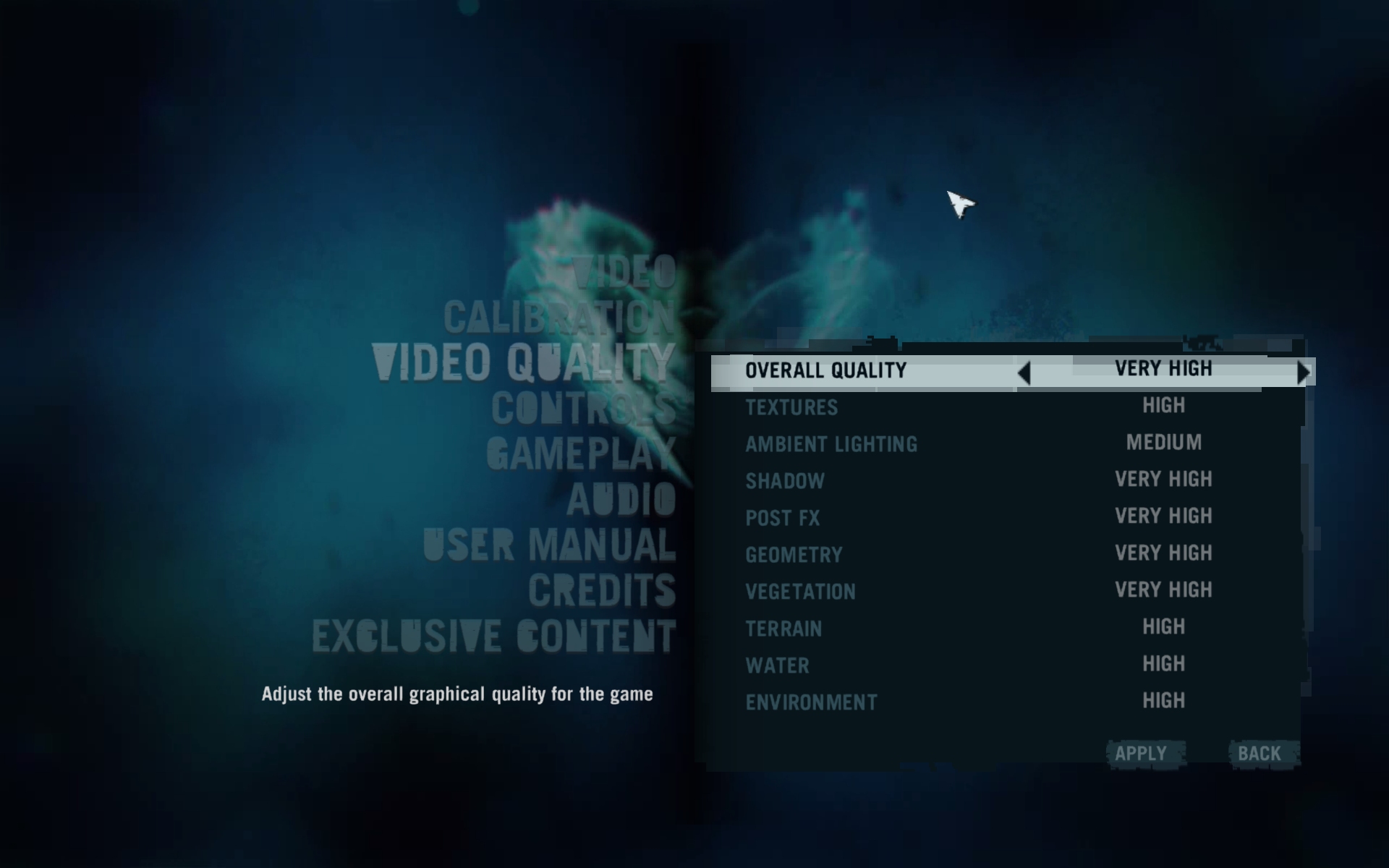Choose the Water quality setting
The height and width of the screenshot is (868, 1389).
click(777, 665)
